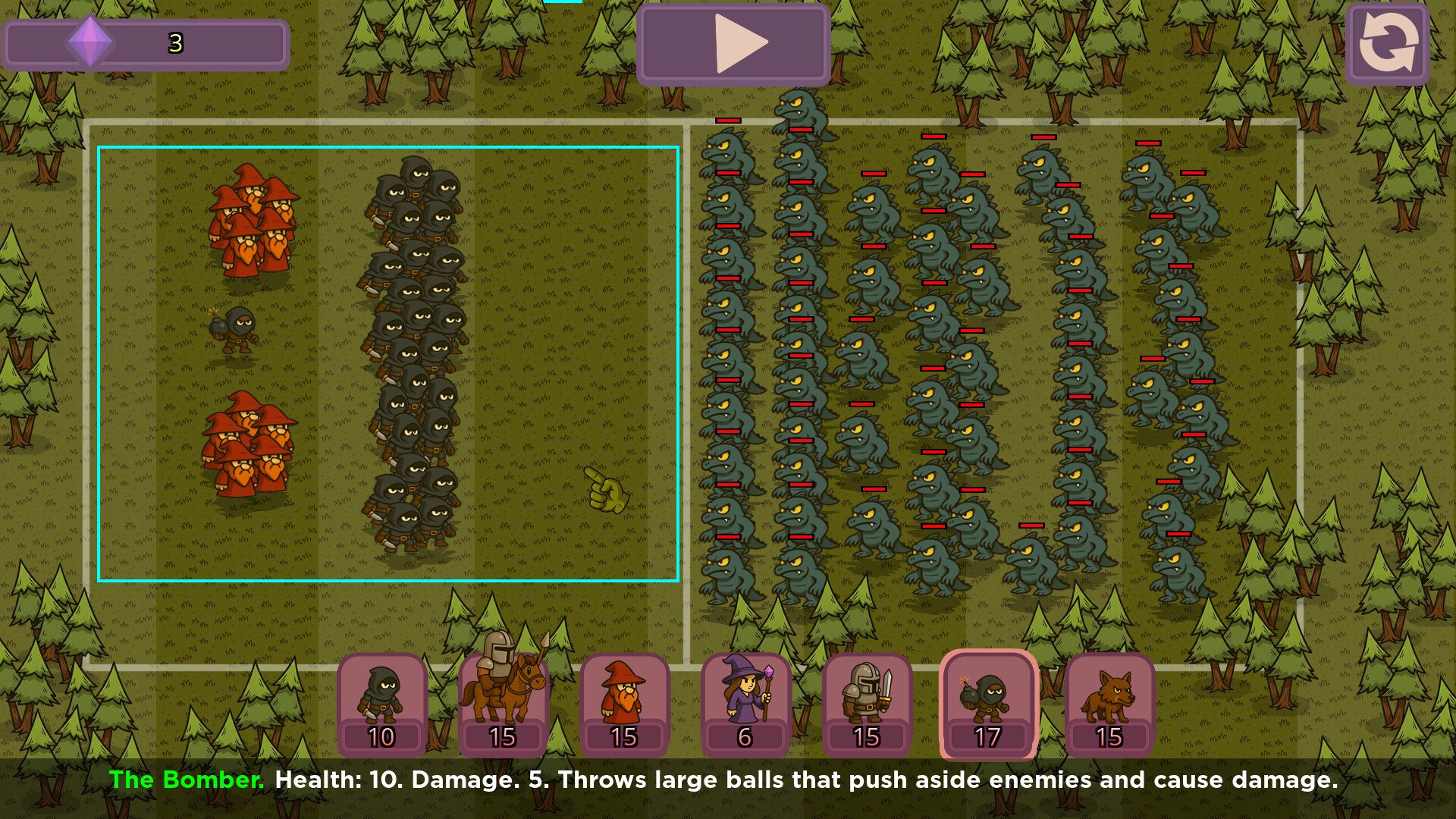Click the green pointing hand cursor
1456x819 pixels.
[607, 491]
